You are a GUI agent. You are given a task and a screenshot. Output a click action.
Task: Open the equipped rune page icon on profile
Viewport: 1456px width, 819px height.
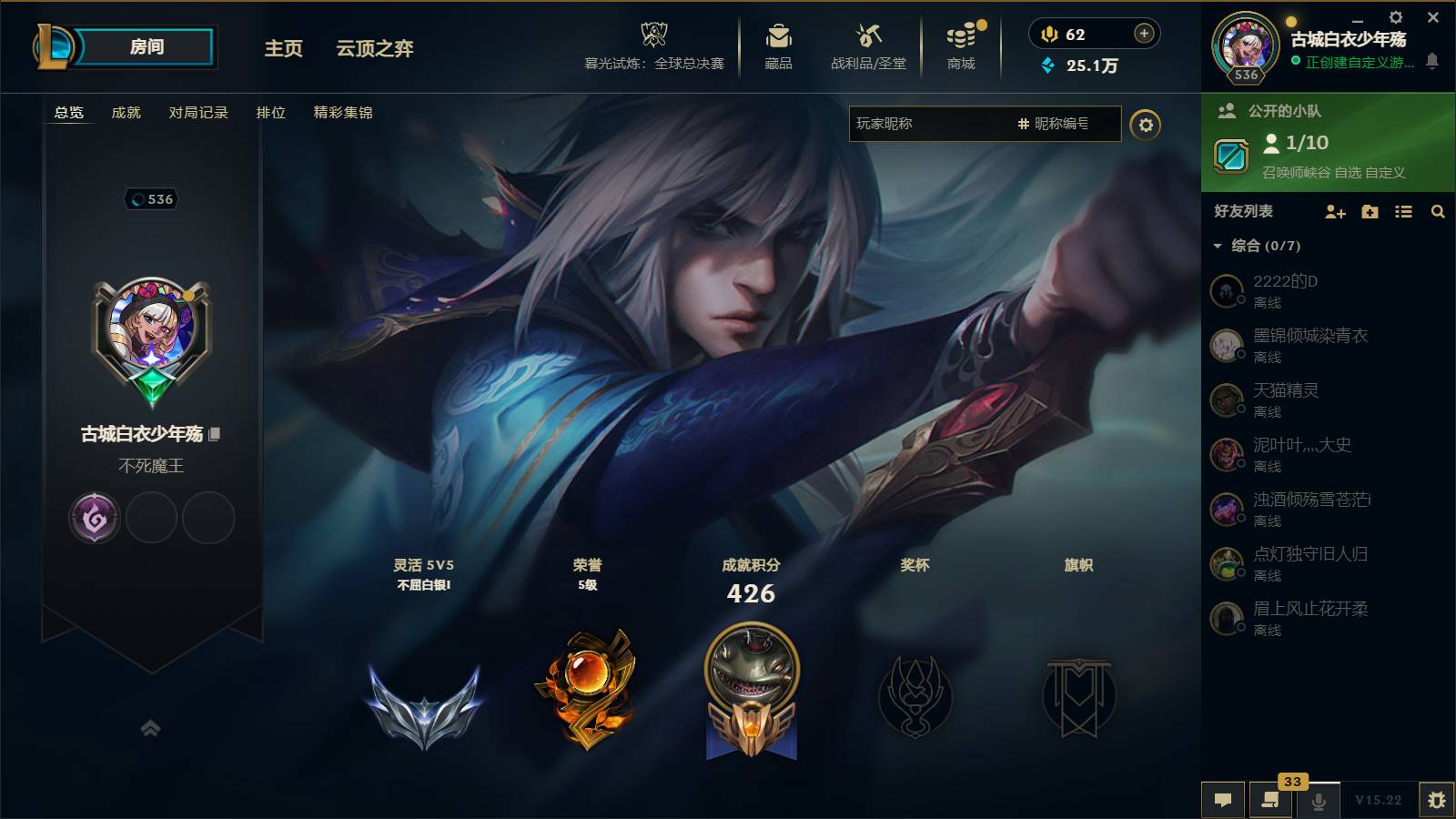(x=94, y=517)
